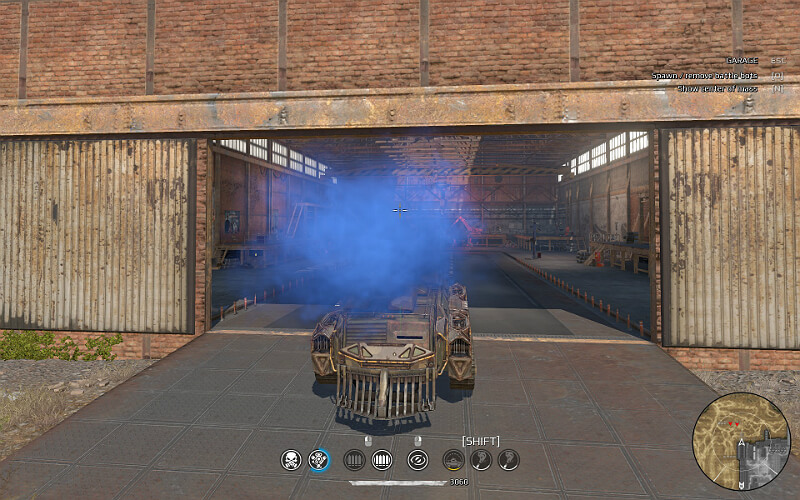Choose the bright white ammo rack icon
800x500 pixels.
(381, 460)
